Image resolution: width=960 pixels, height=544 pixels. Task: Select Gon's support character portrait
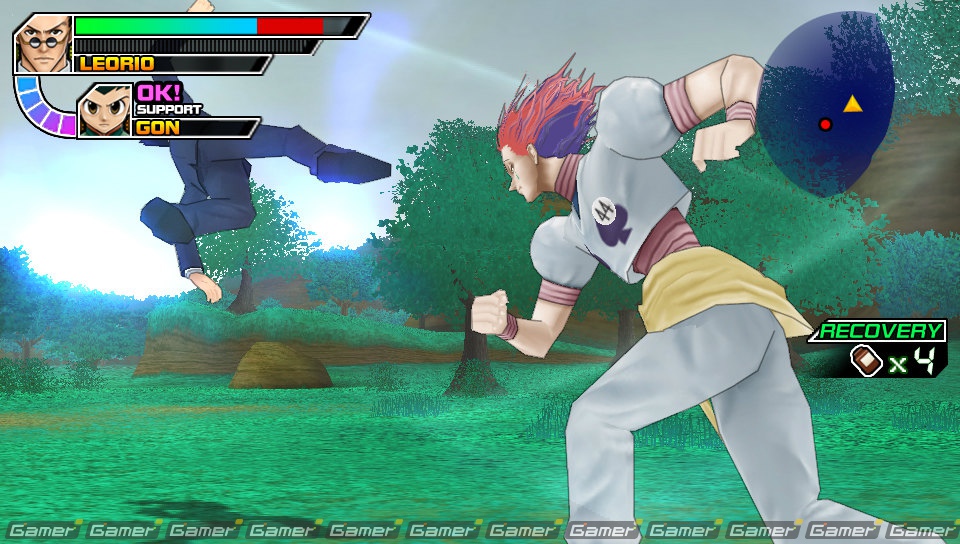pos(104,110)
